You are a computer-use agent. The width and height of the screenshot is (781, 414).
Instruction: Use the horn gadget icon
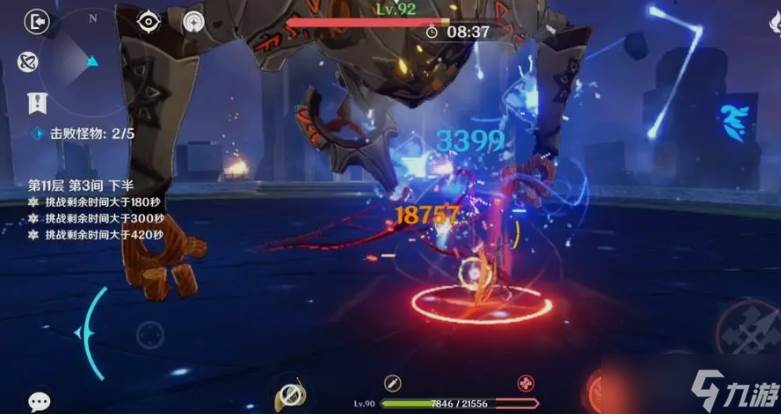(290, 393)
